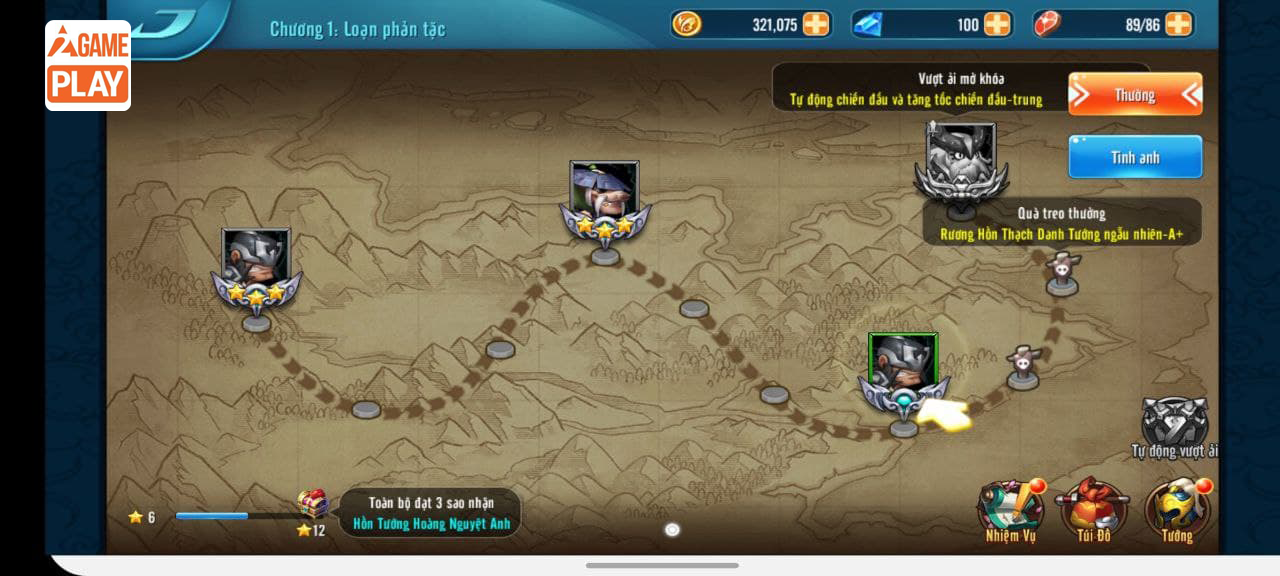The height and width of the screenshot is (576, 1280).
Task: Tap the plus button beside blue diamonds
Action: click(x=997, y=24)
